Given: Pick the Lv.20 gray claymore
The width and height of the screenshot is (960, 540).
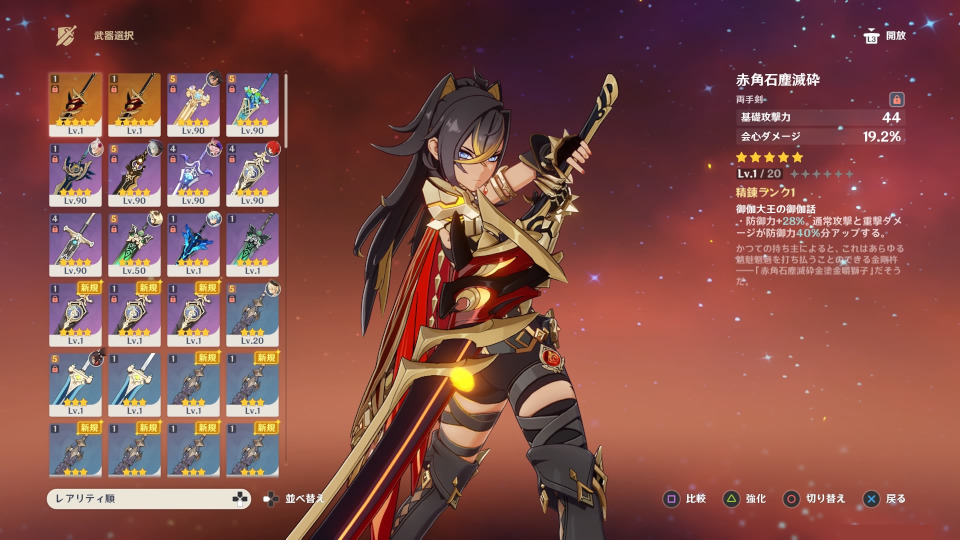Looking at the screenshot, I should (252, 314).
